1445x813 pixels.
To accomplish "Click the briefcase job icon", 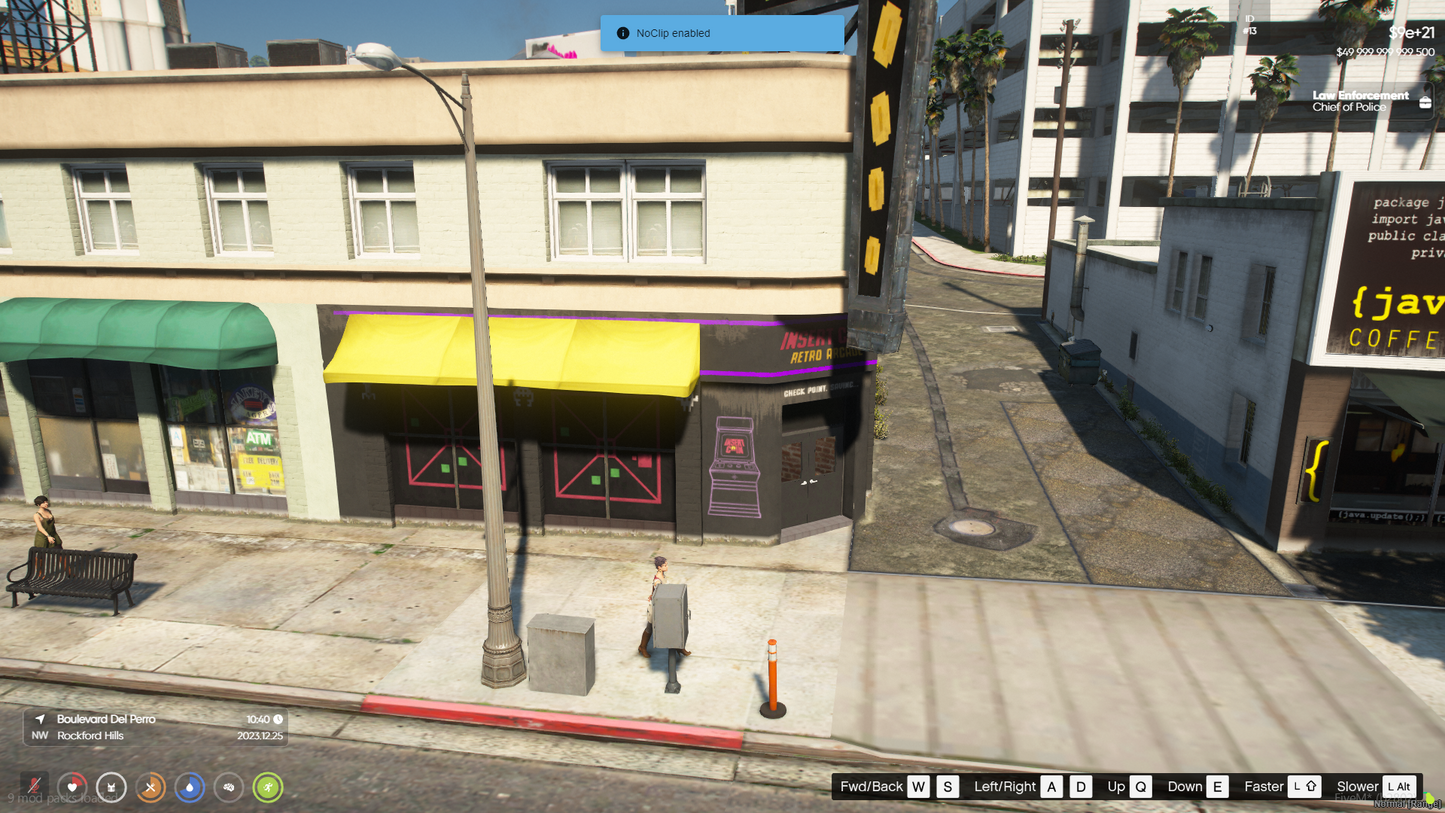I will [x=1425, y=101].
